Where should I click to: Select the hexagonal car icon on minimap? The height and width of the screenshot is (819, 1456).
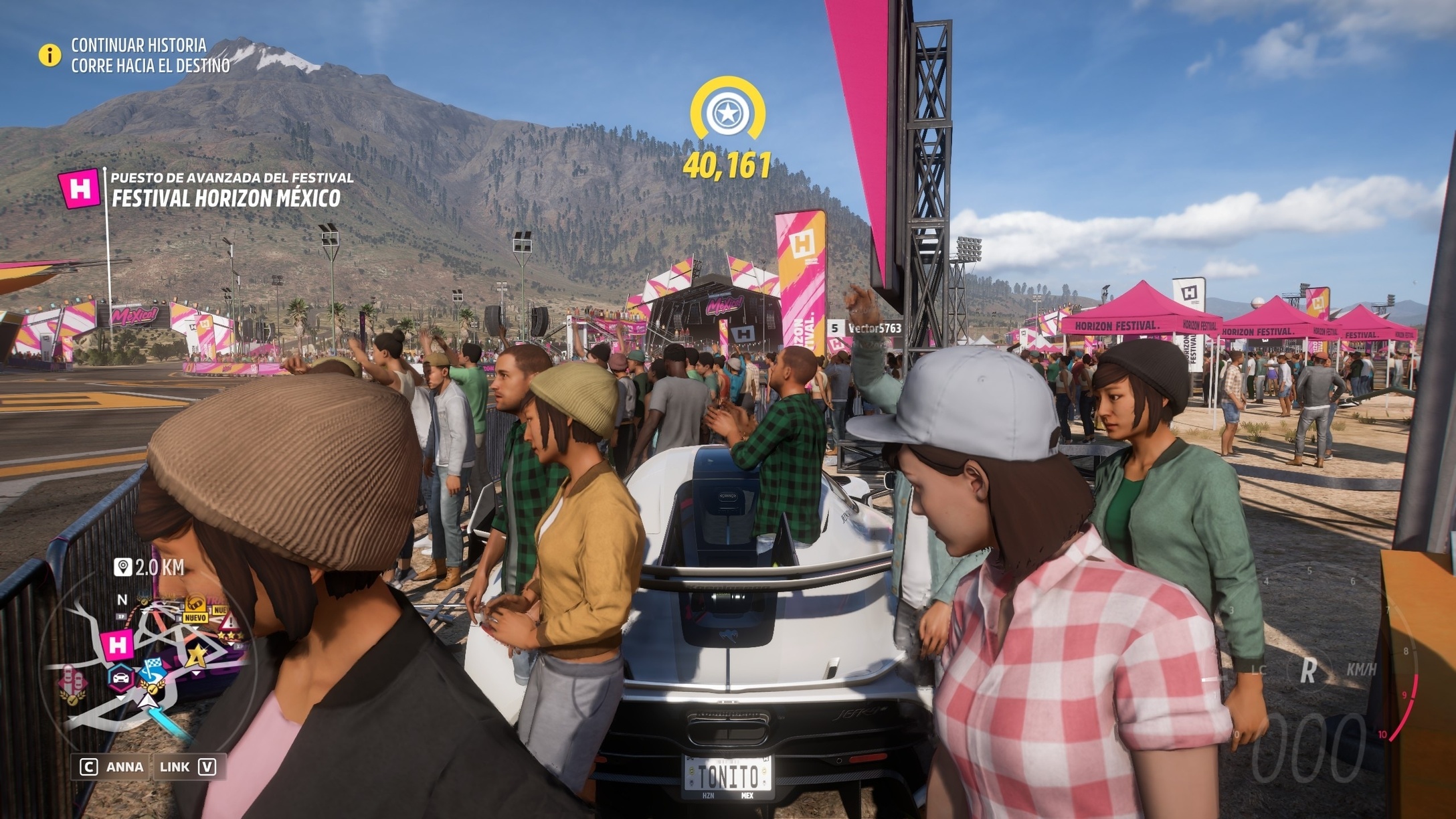point(121,678)
